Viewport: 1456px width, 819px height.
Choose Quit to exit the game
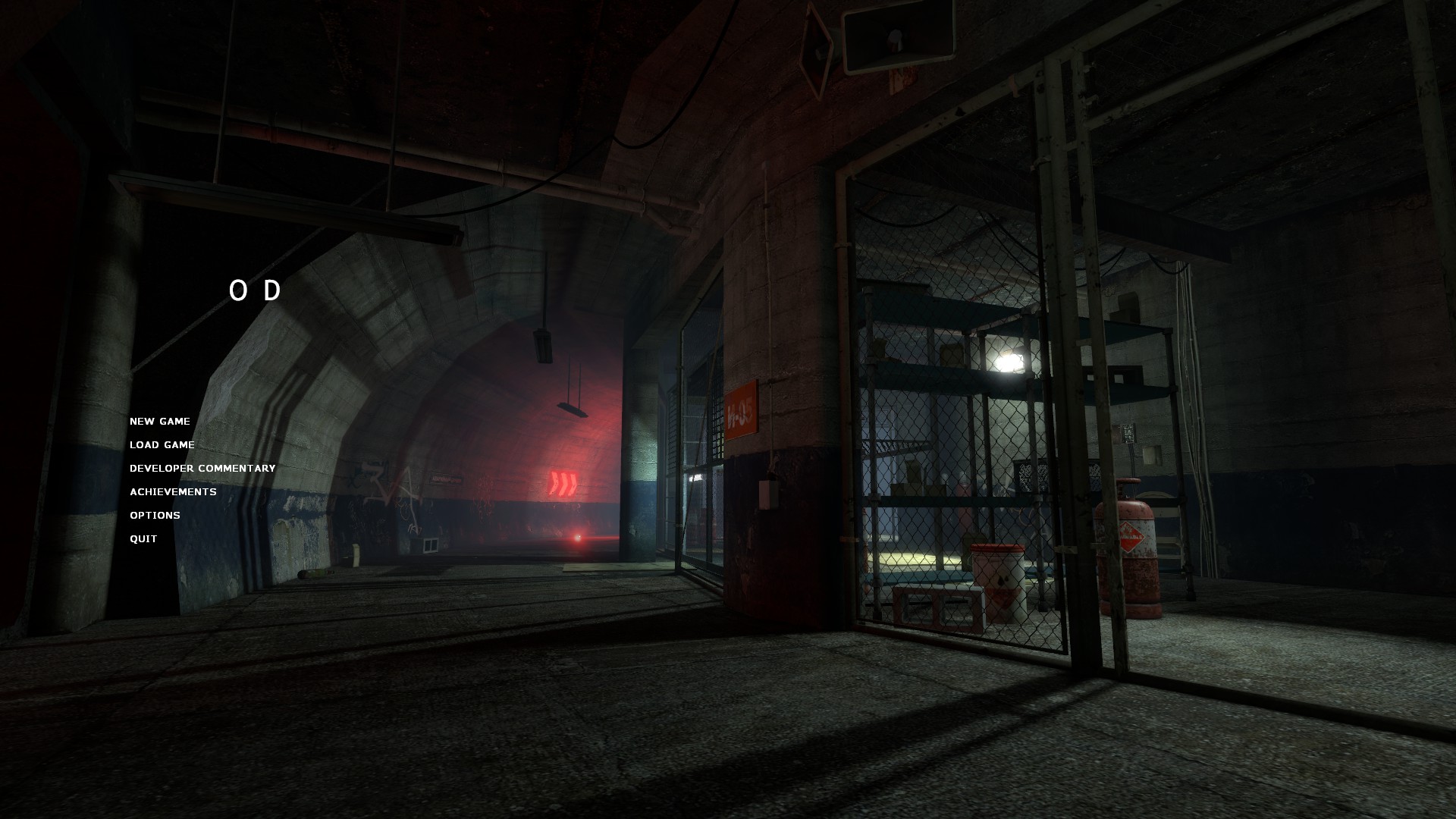tap(143, 539)
